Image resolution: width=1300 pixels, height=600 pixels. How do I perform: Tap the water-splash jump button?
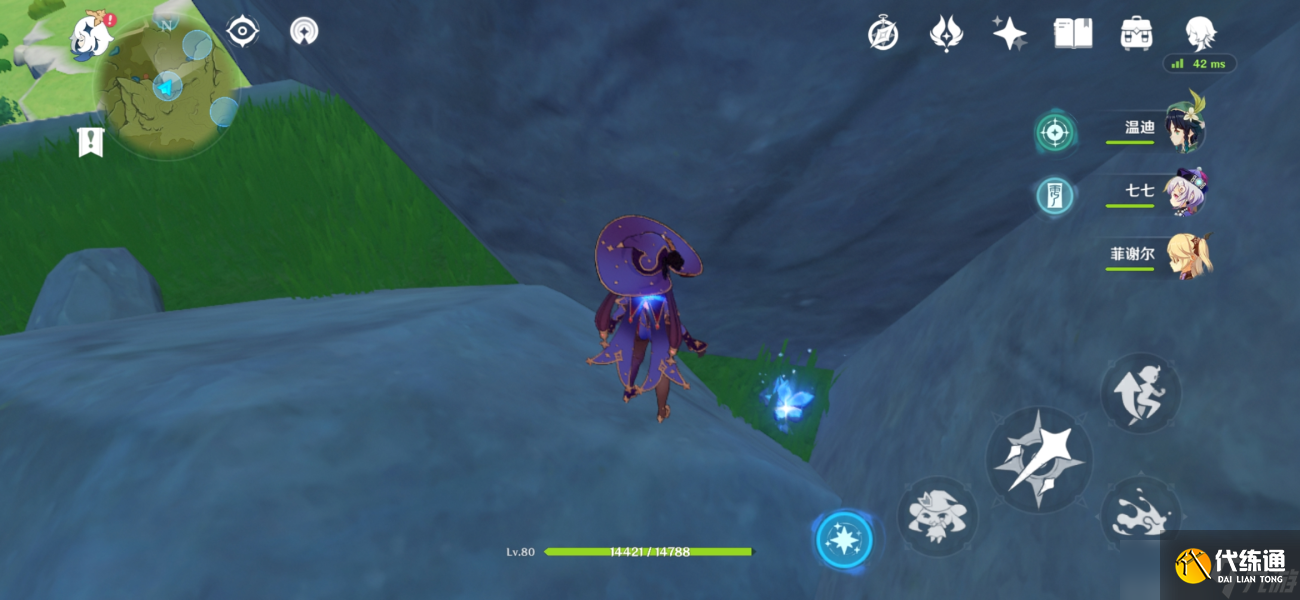click(x=1141, y=517)
